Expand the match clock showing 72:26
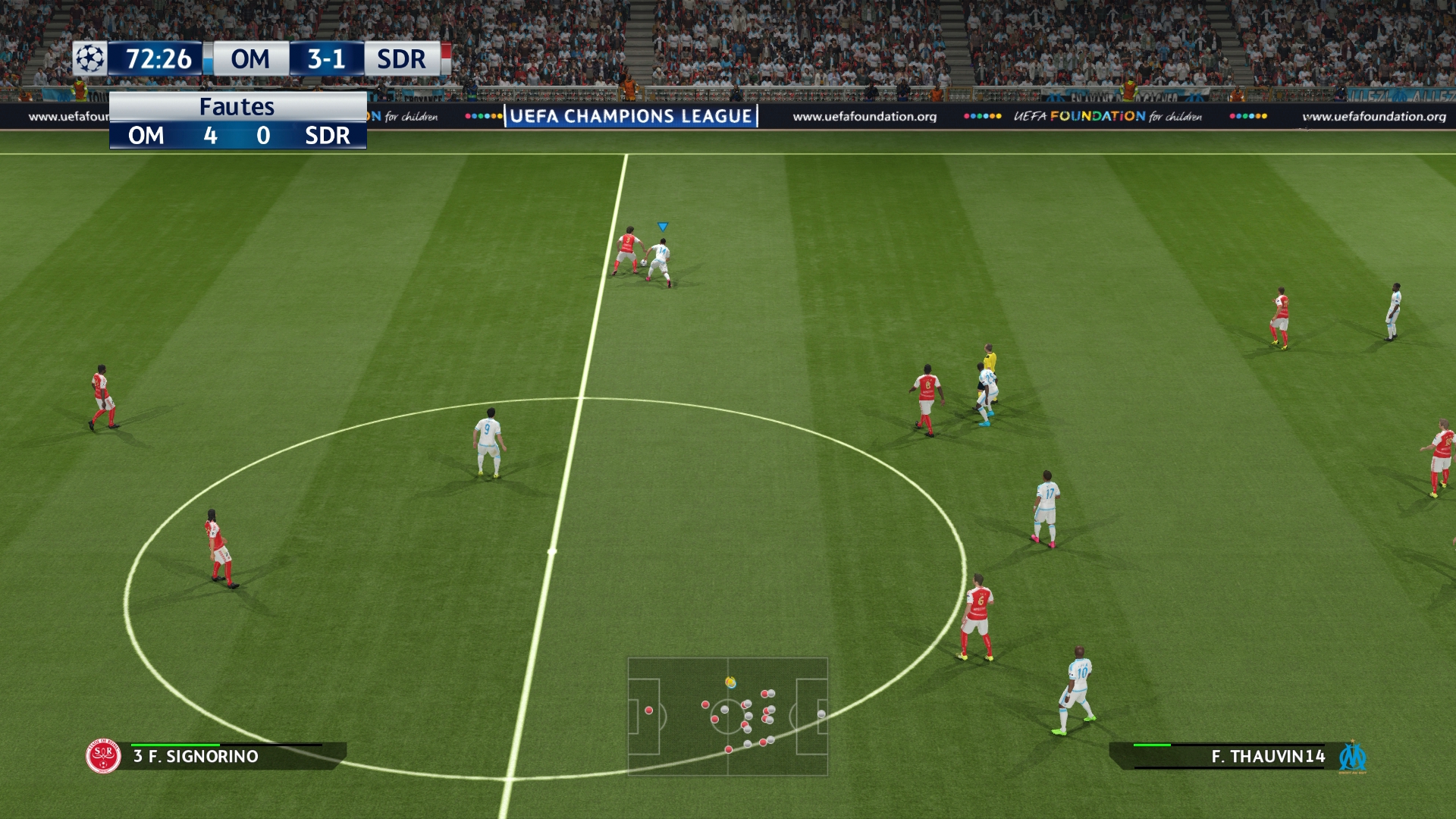1456x819 pixels. point(159,59)
